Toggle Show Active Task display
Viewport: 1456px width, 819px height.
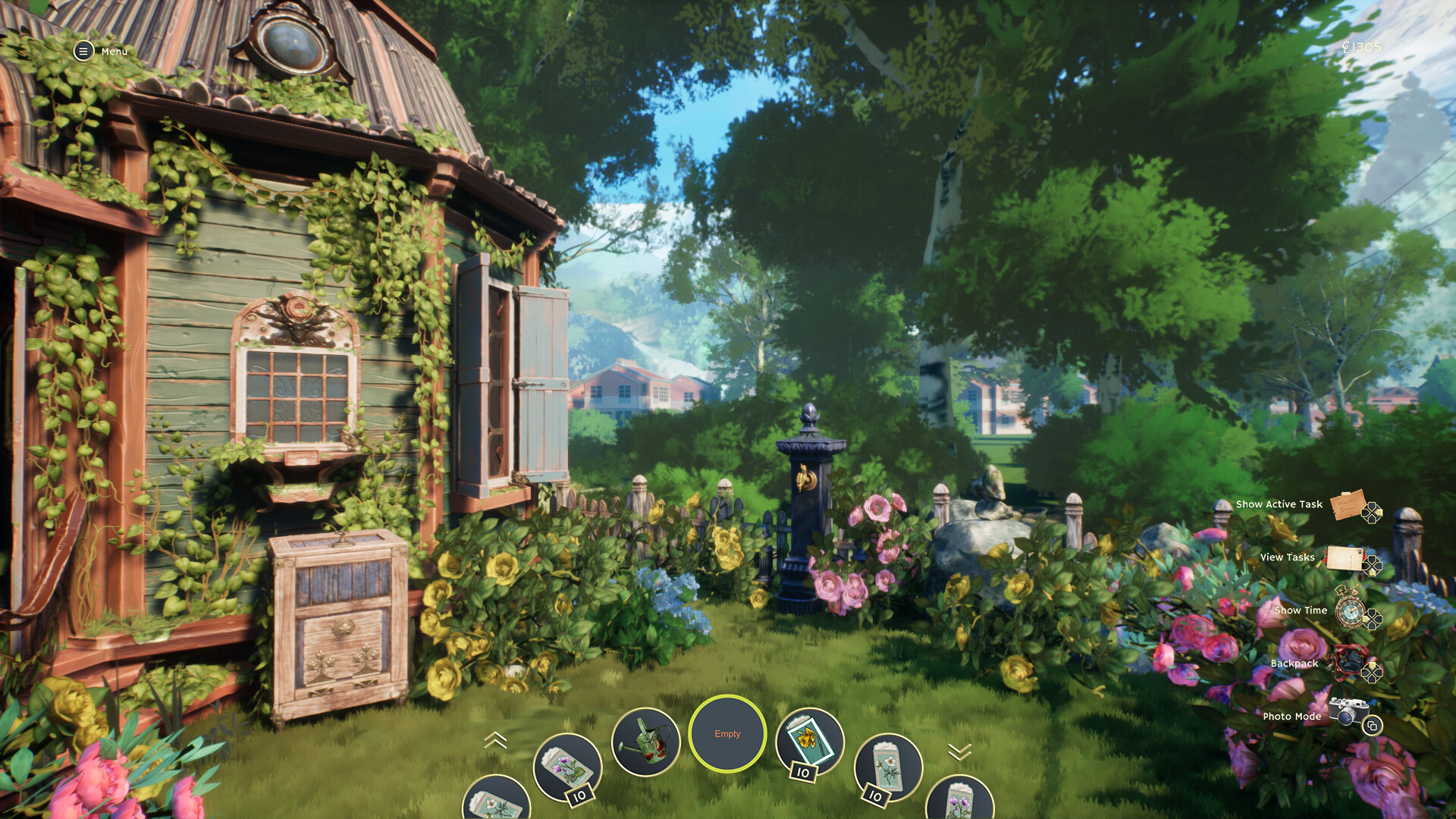1279,504
